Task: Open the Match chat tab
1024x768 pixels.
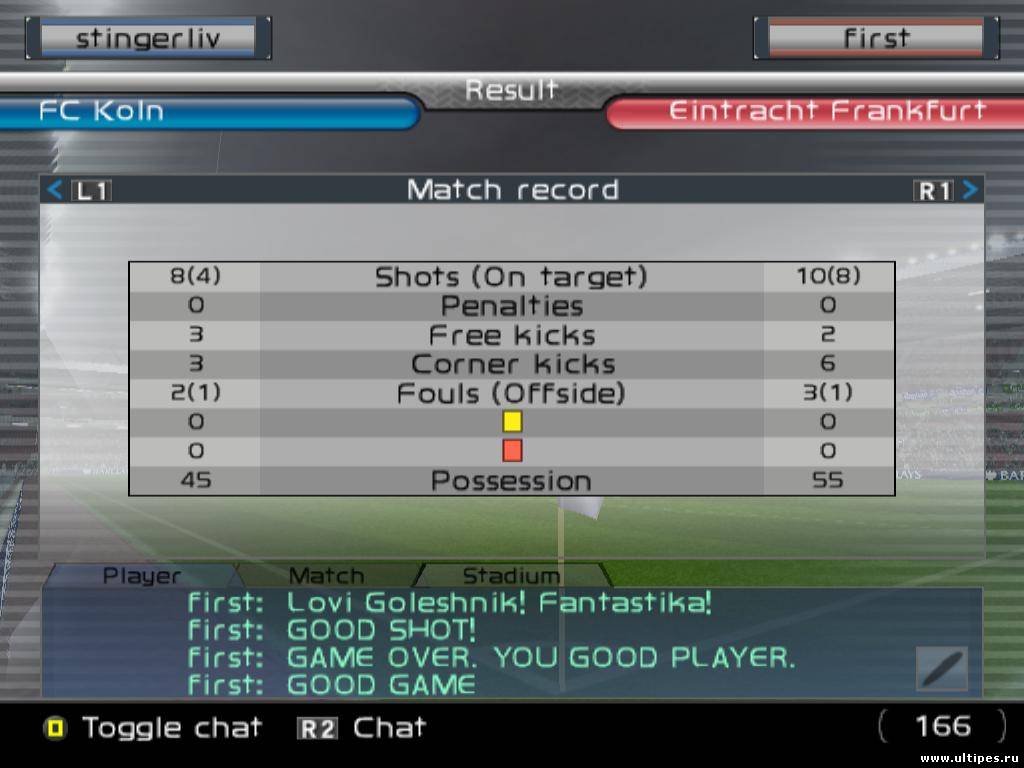Action: [326, 576]
